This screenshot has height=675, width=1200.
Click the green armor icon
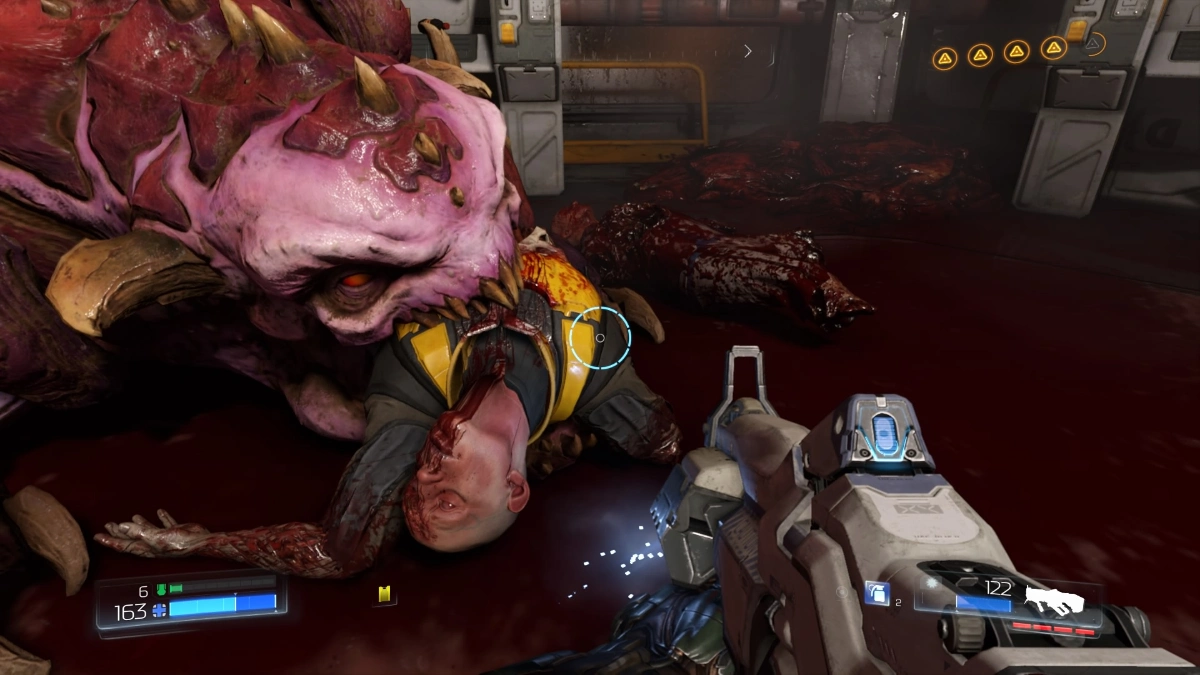click(159, 590)
